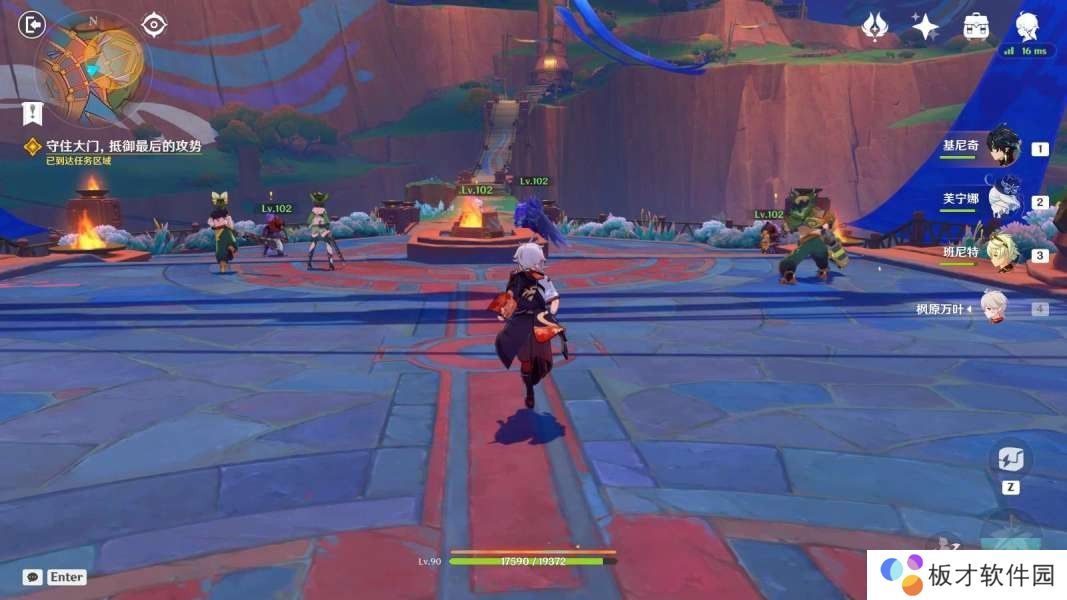Image resolution: width=1067 pixels, height=600 pixels.
Task: Open the chat speech bubble icon
Action: (33, 577)
